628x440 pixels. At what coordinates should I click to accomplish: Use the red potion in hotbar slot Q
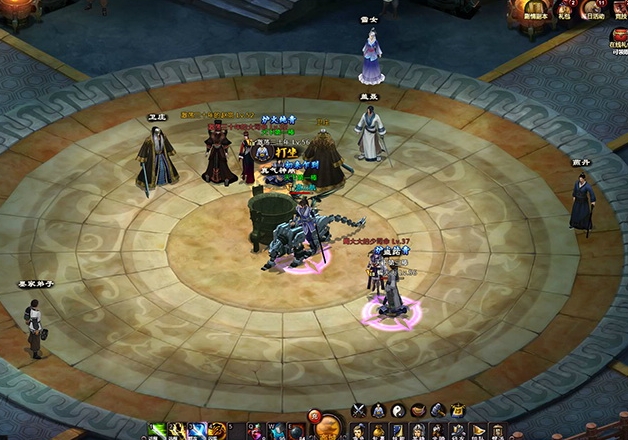point(257,431)
